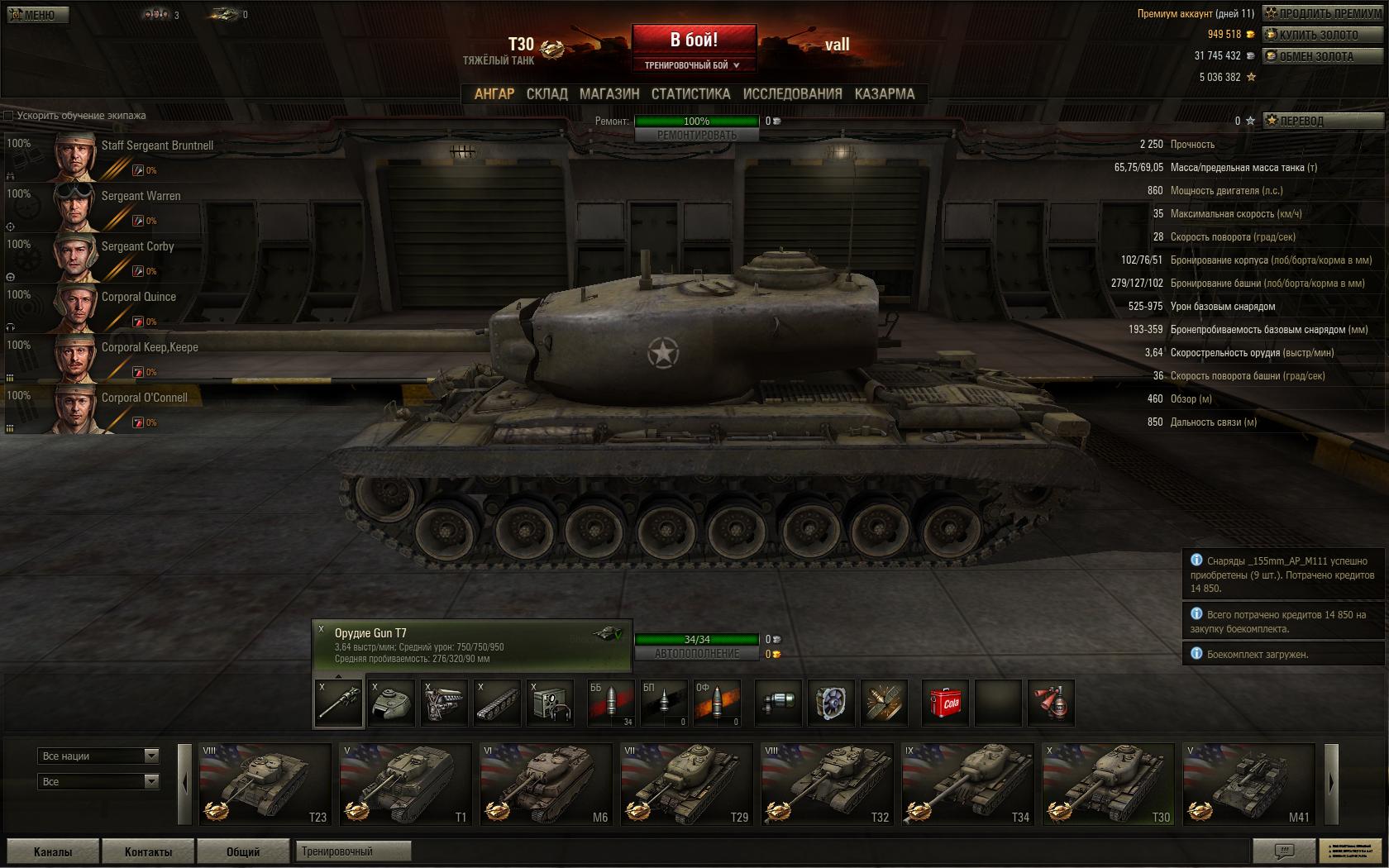Enable Ускорить обучение экипажа
The image size is (1389, 868).
click(x=9, y=116)
